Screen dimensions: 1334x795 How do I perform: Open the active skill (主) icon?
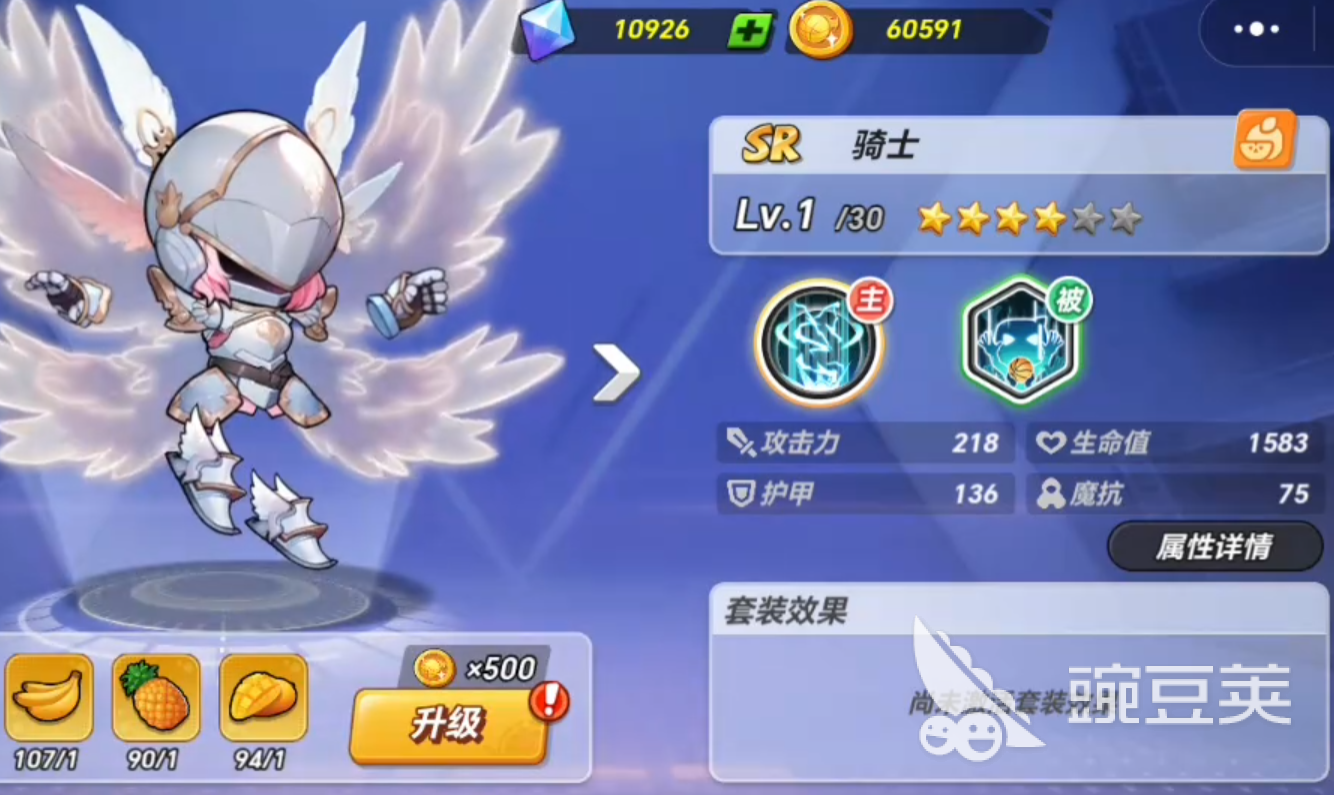click(818, 344)
